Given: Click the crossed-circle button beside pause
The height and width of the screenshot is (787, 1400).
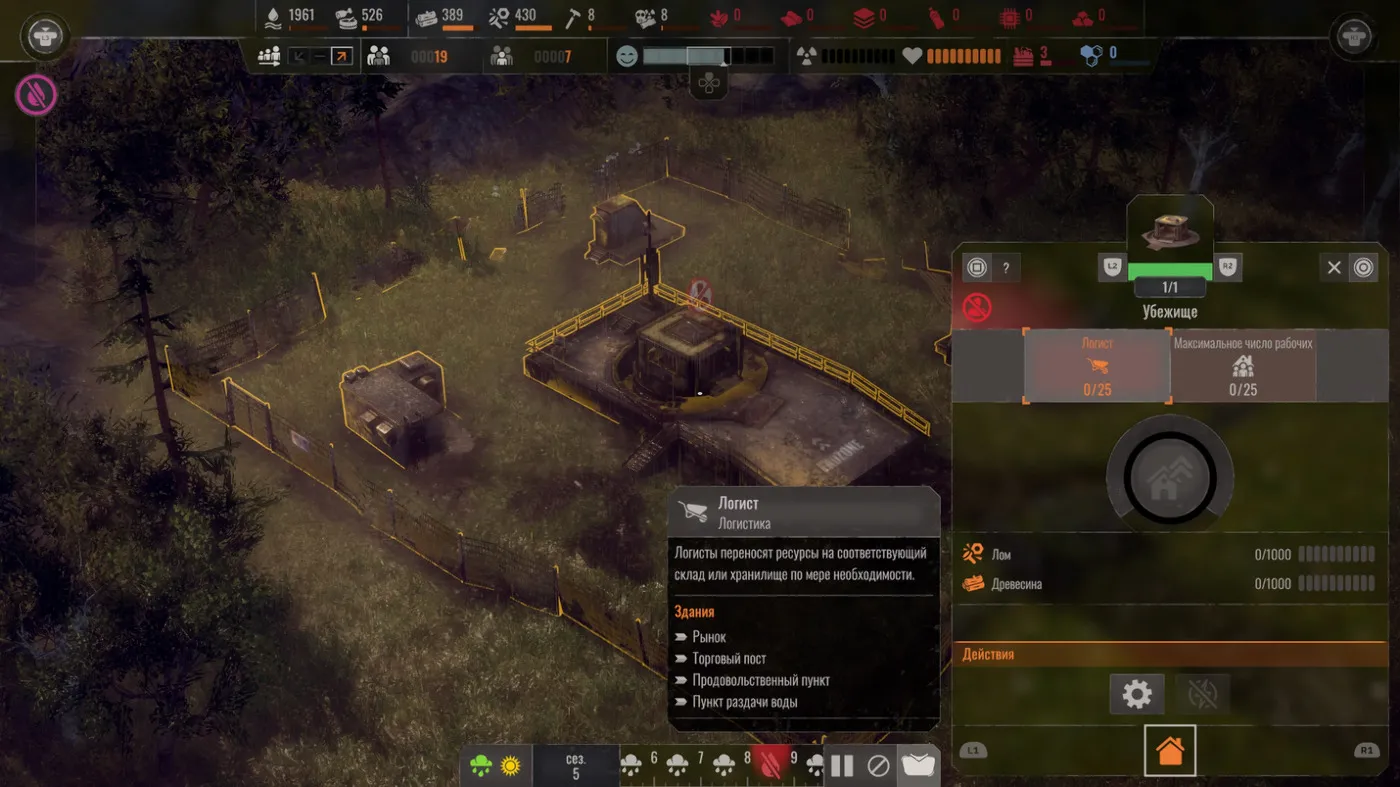Looking at the screenshot, I should pyautogui.click(x=878, y=766).
